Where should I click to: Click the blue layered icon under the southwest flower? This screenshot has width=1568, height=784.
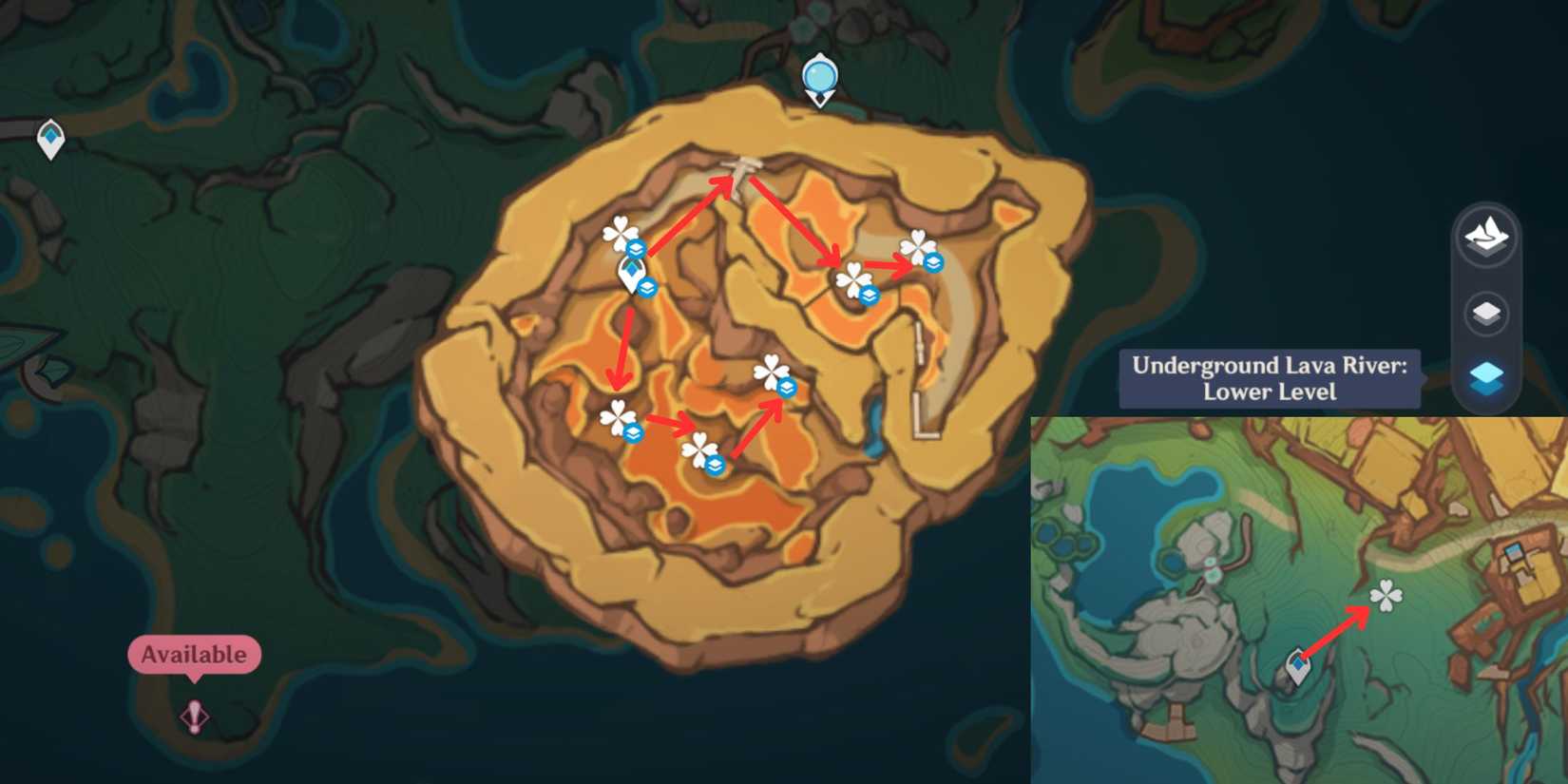[x=632, y=433]
